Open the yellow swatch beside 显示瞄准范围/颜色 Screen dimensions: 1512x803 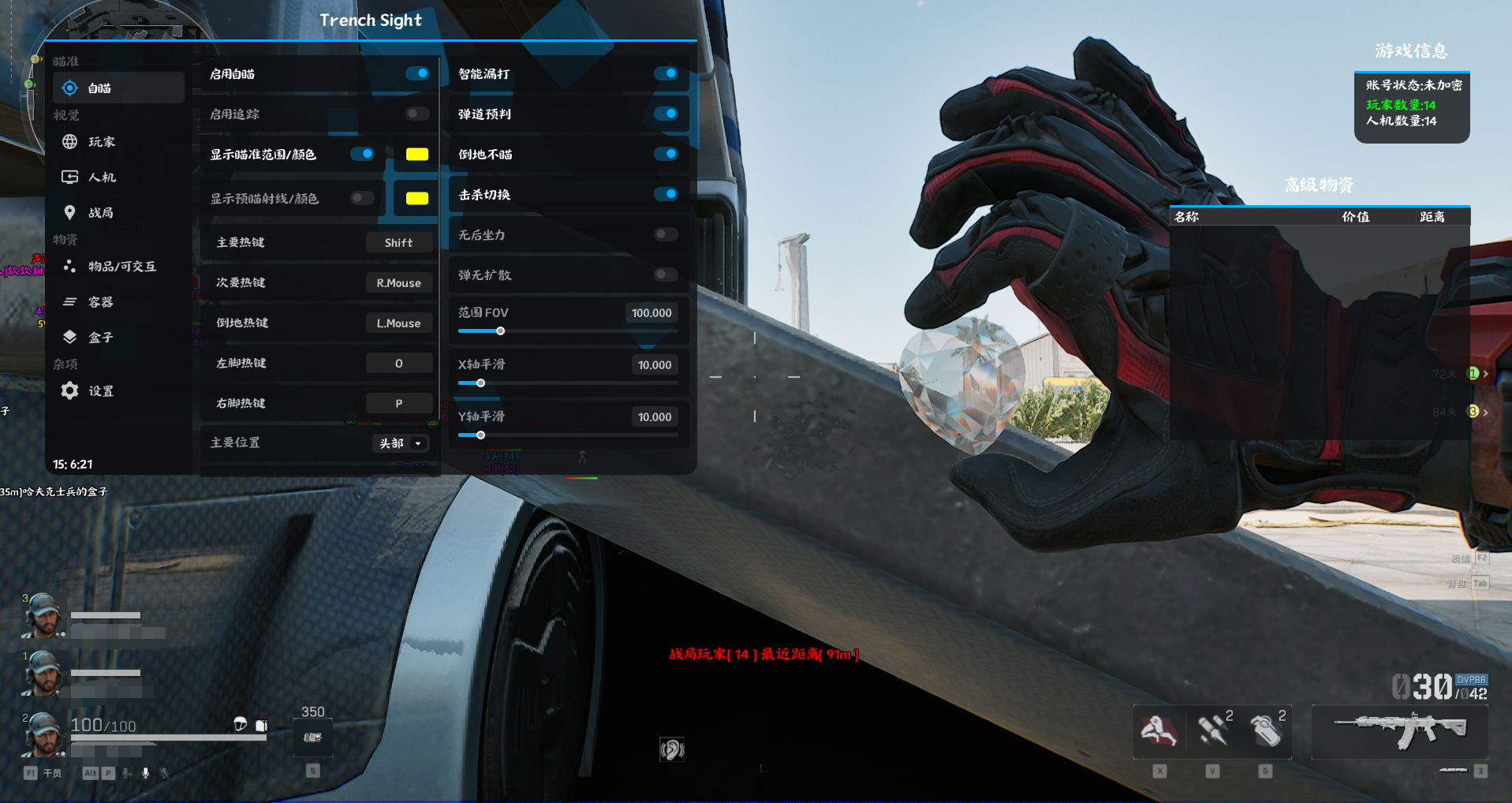[x=416, y=155]
